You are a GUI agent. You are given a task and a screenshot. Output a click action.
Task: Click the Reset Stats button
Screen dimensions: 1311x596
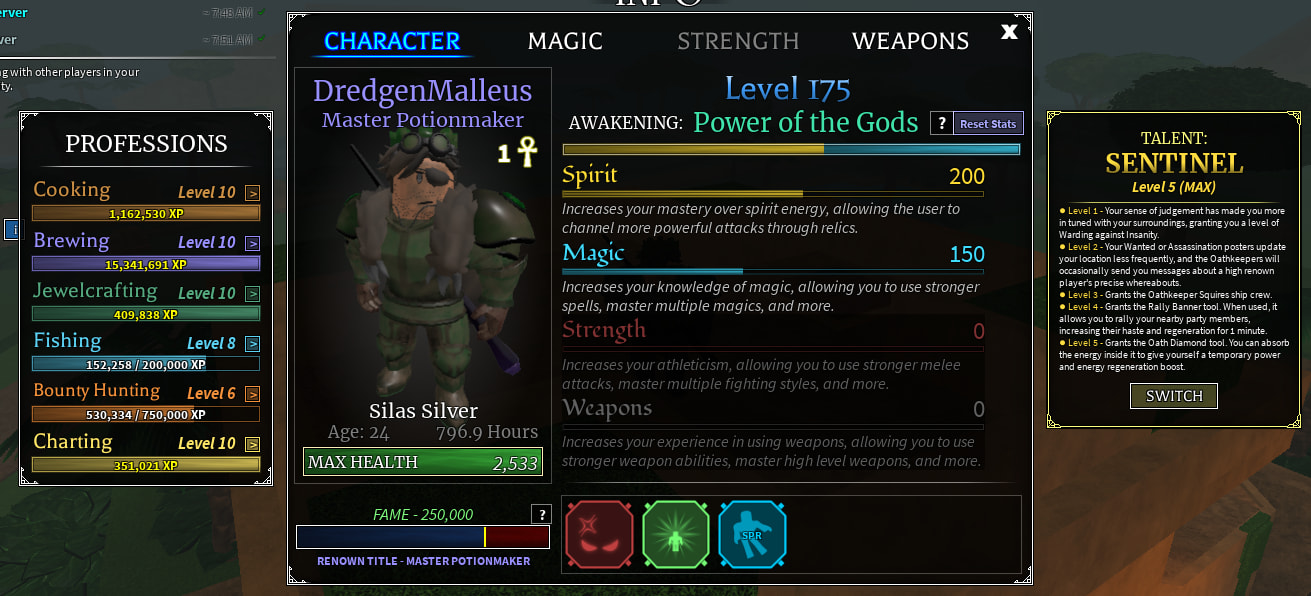988,124
